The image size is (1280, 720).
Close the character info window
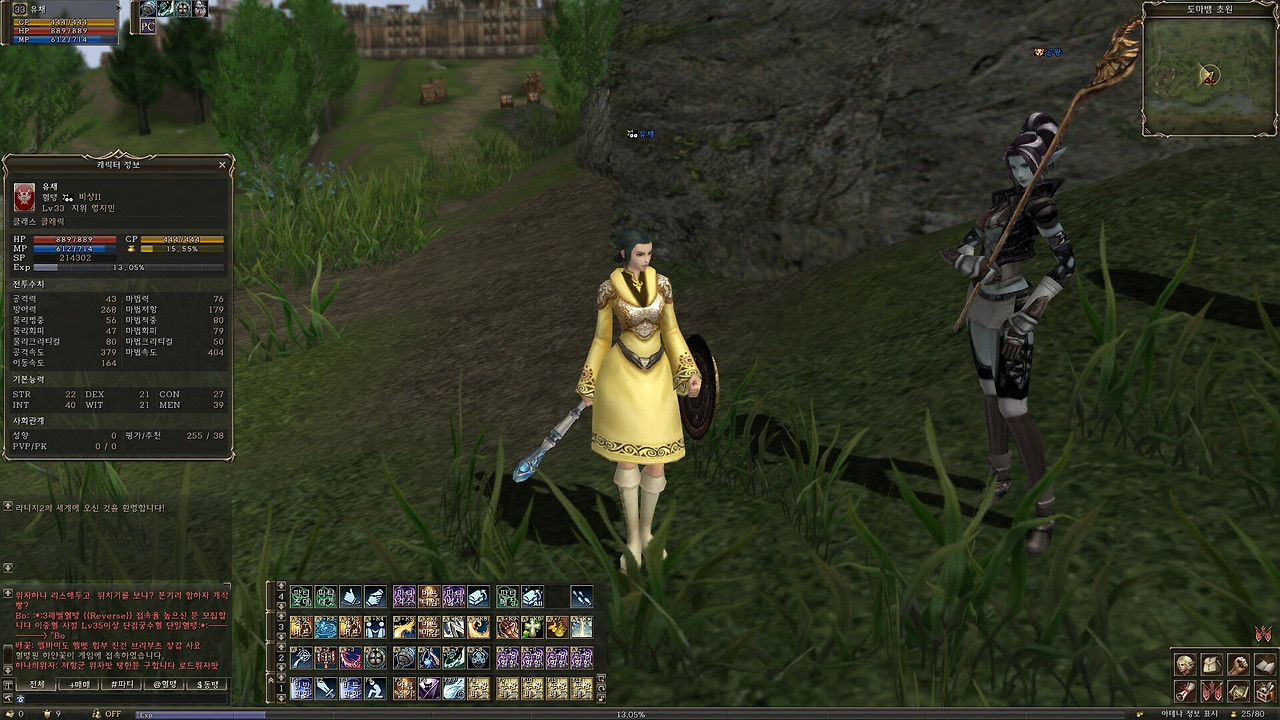[x=222, y=164]
